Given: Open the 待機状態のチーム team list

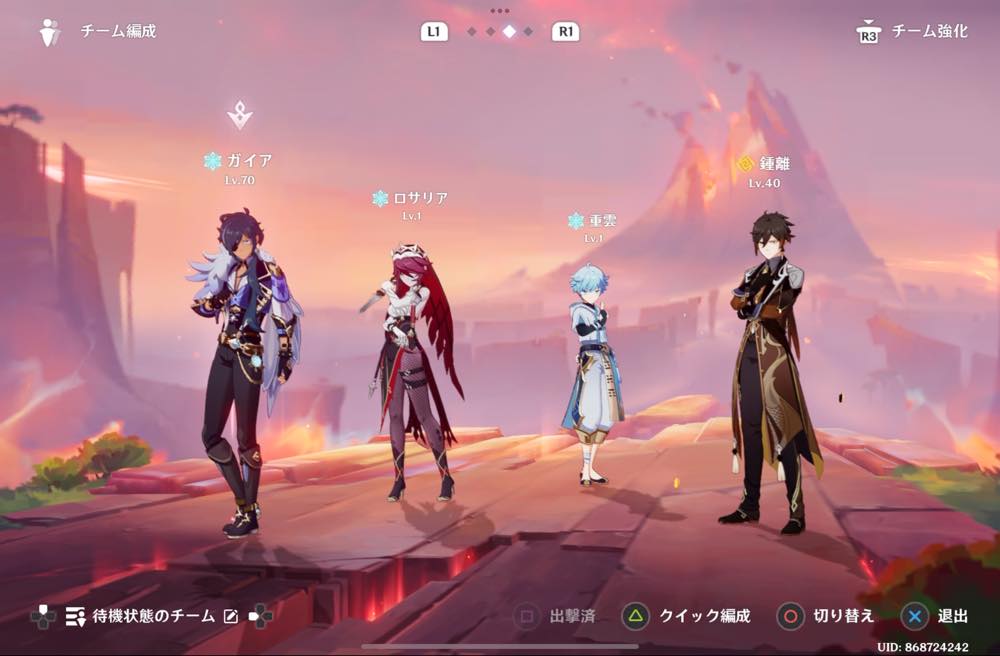Looking at the screenshot, I should [x=140, y=616].
